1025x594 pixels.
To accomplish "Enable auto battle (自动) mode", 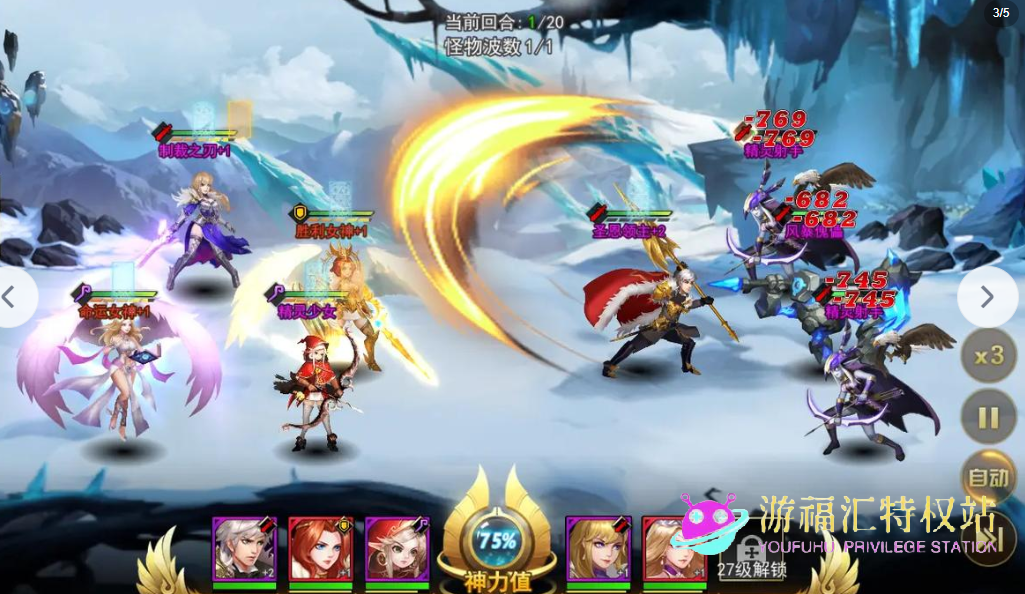I will click(989, 478).
